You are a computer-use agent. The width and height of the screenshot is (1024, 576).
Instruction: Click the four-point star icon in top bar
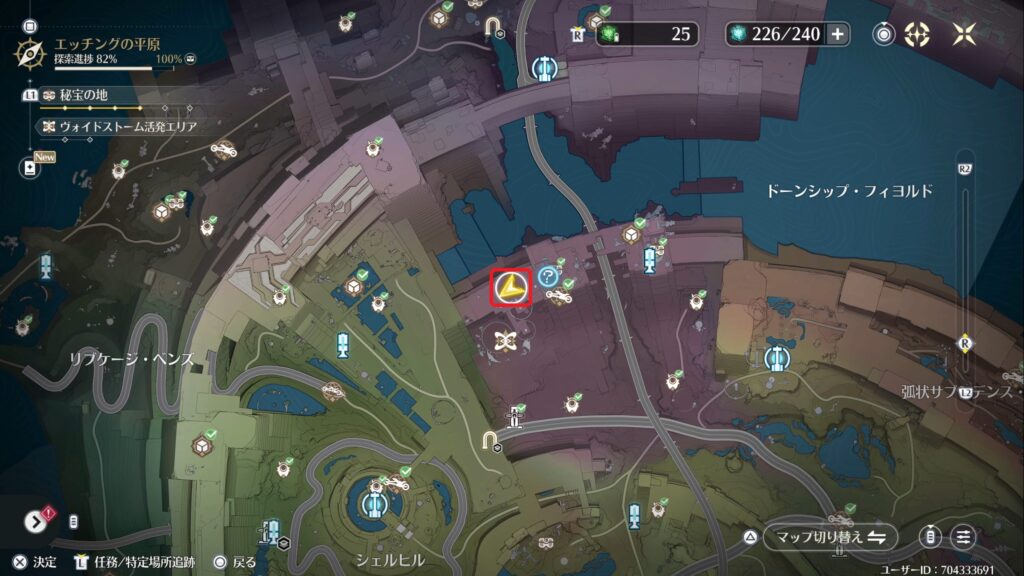pyautogui.click(x=965, y=34)
